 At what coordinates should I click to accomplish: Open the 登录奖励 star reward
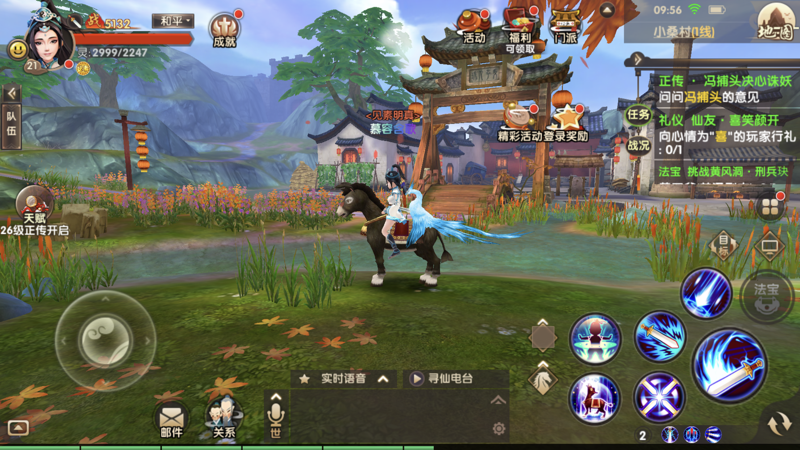point(567,121)
